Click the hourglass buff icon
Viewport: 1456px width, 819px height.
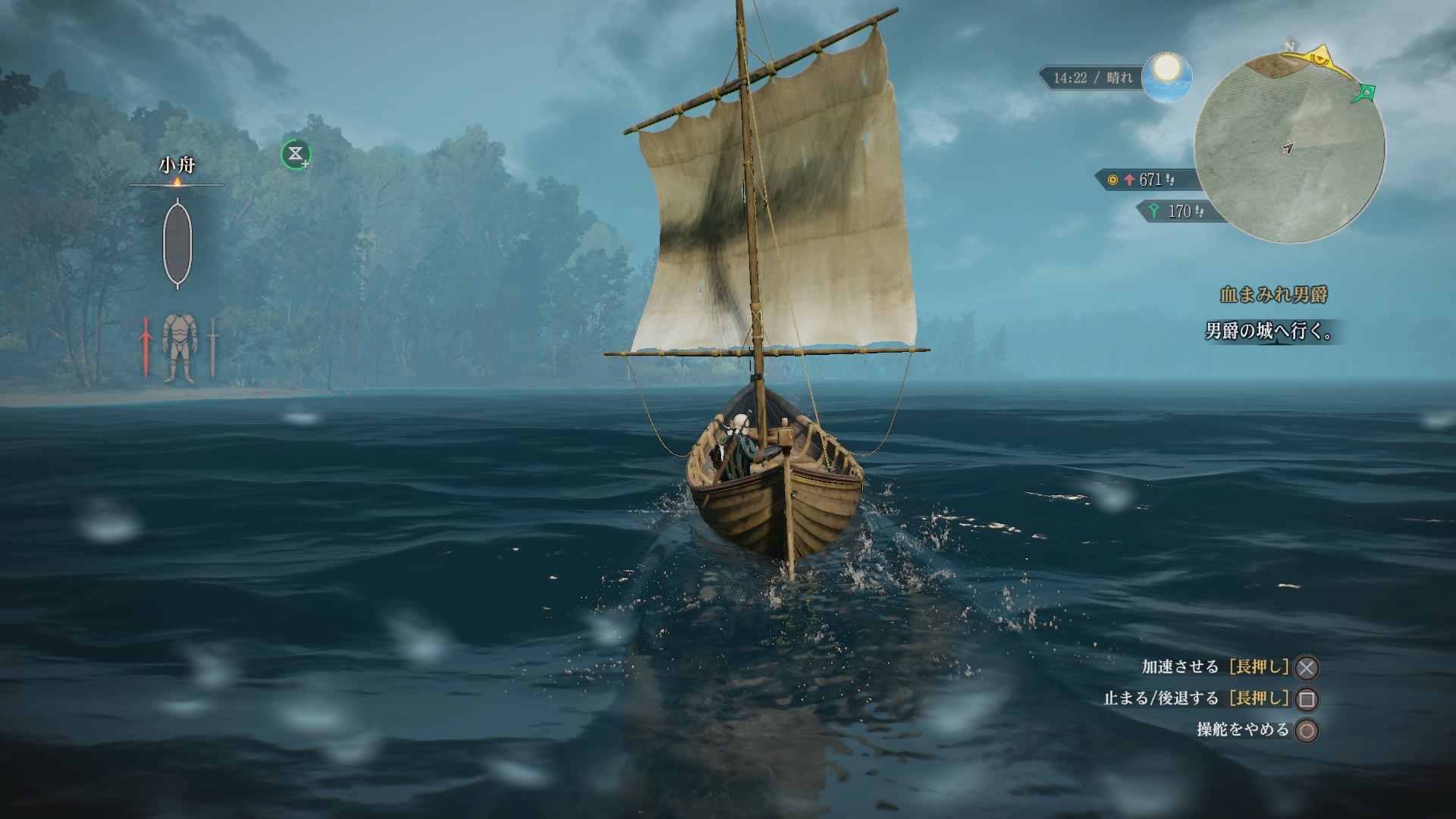point(296,155)
